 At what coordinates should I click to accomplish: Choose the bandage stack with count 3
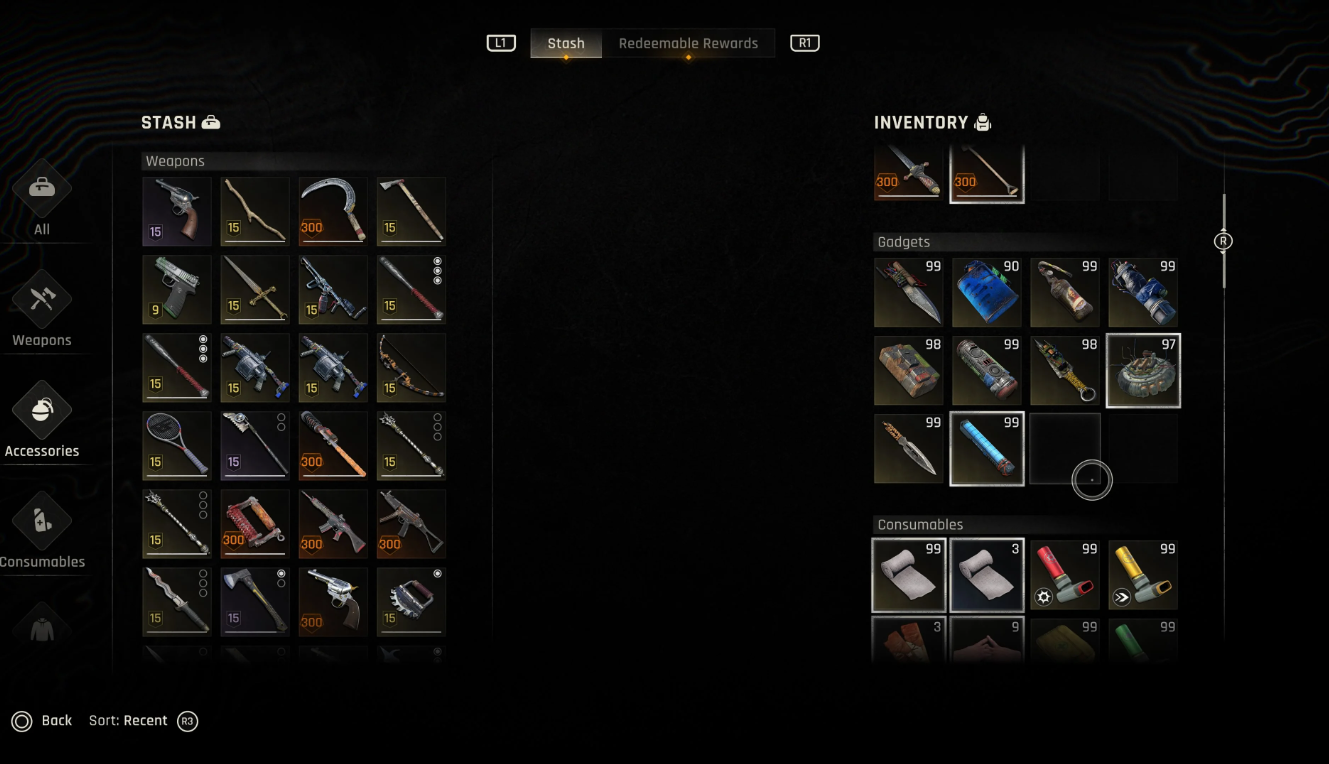(x=987, y=575)
